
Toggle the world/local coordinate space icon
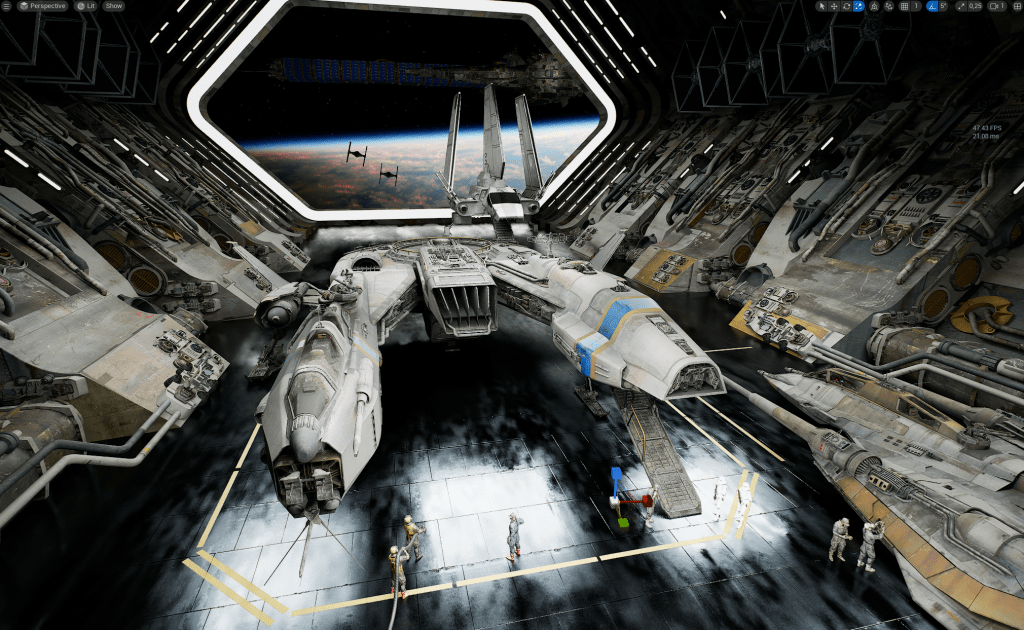[875, 6]
